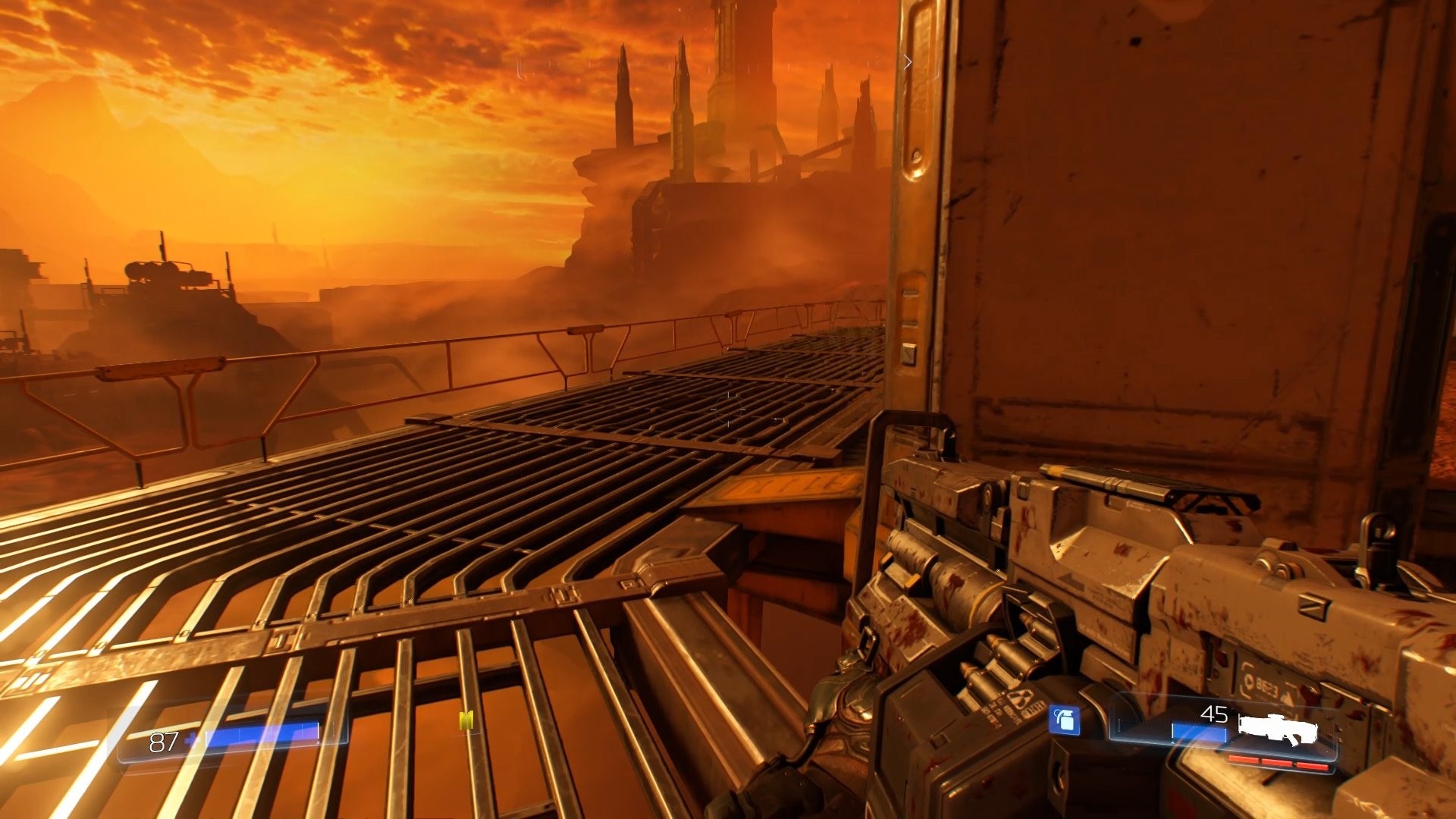
Task: Select the 45 ammo count readout
Action: coord(1213,714)
